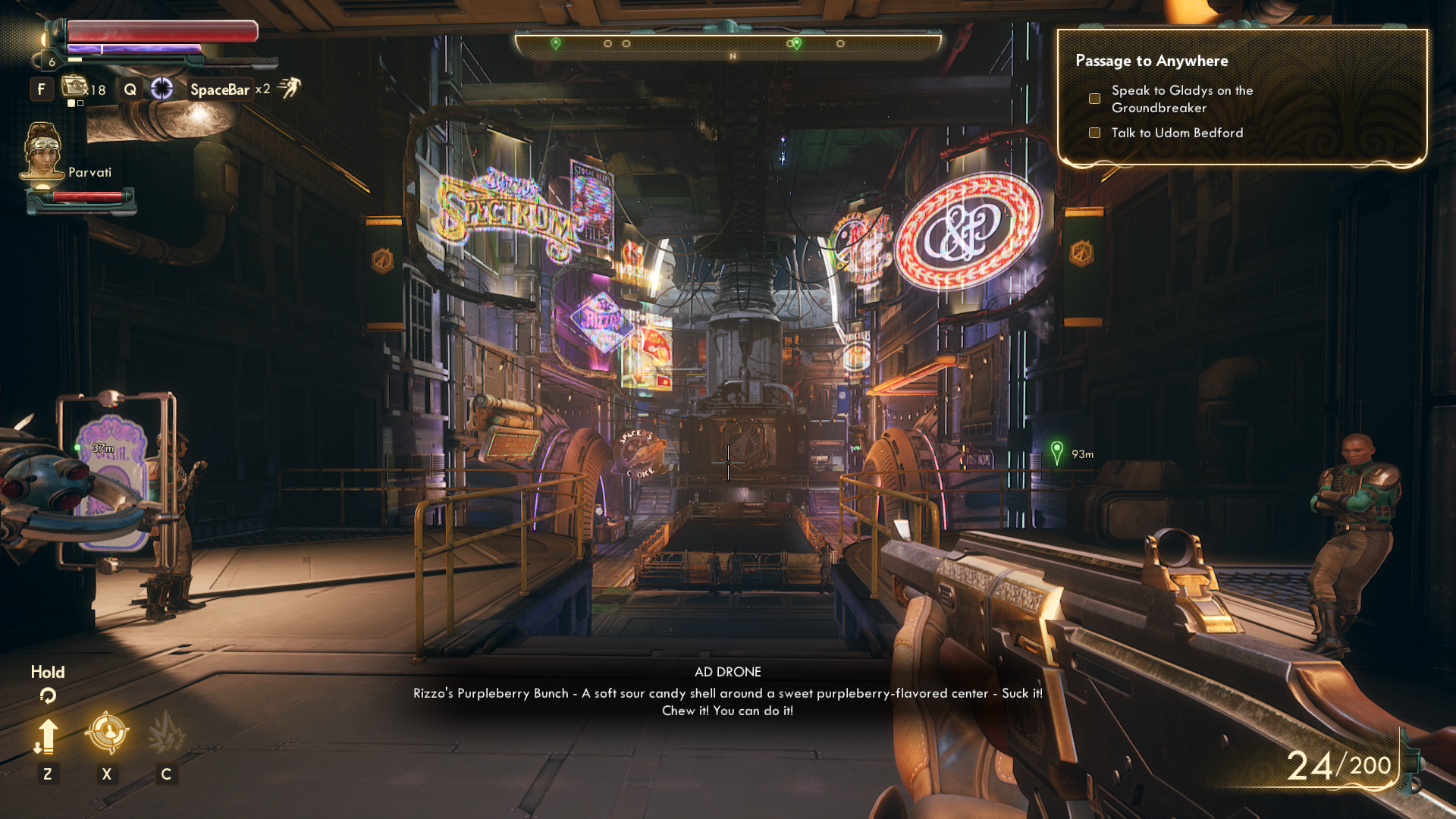Activate the greyed-out companion special ability

166,733
